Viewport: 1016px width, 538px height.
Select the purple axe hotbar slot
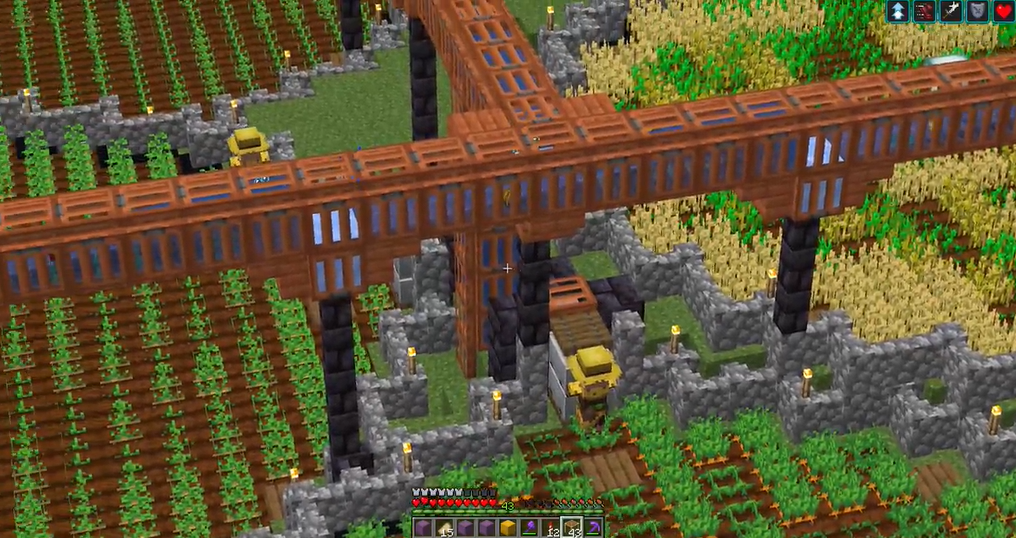click(x=528, y=527)
